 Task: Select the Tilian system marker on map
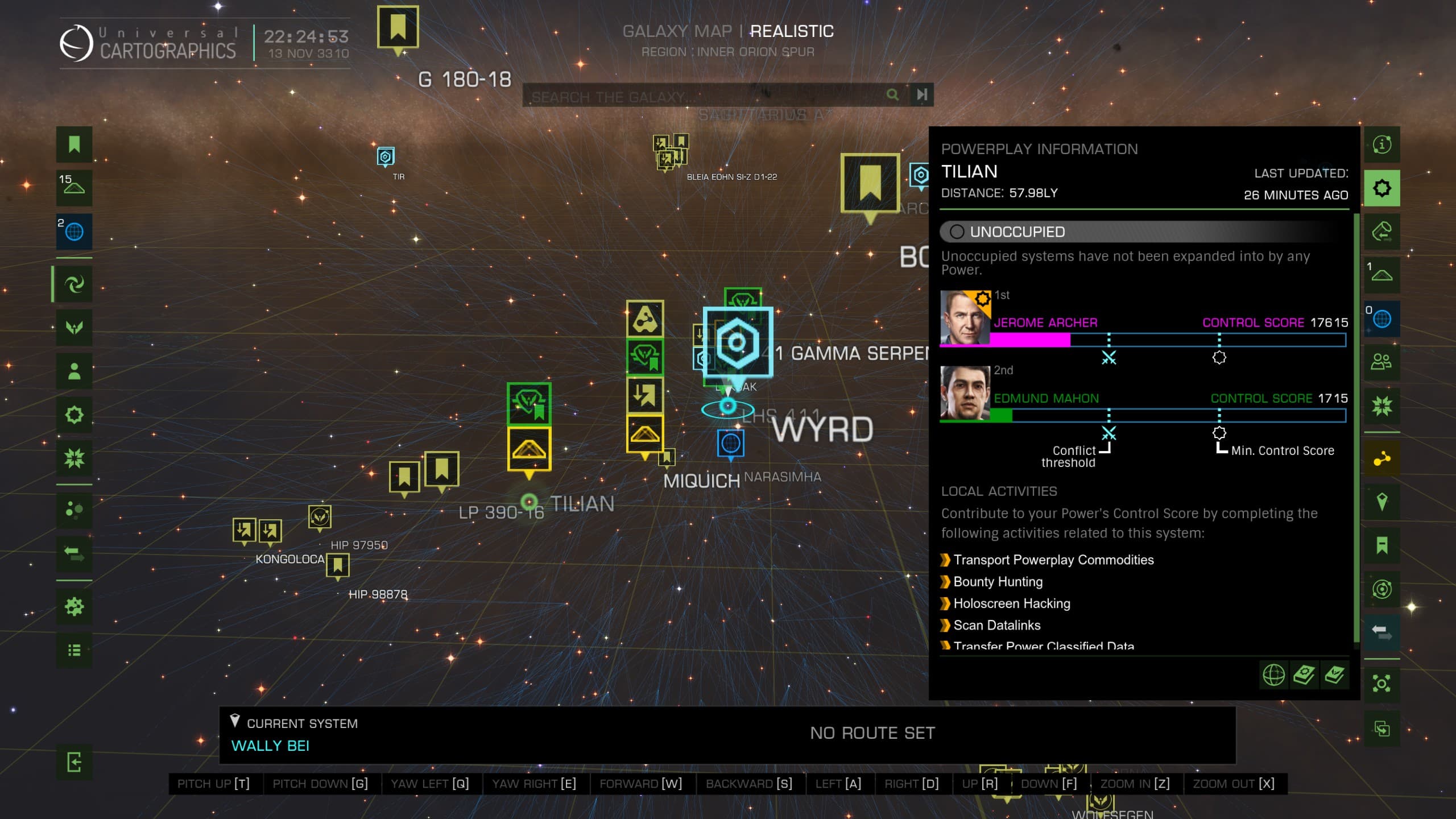point(530,502)
